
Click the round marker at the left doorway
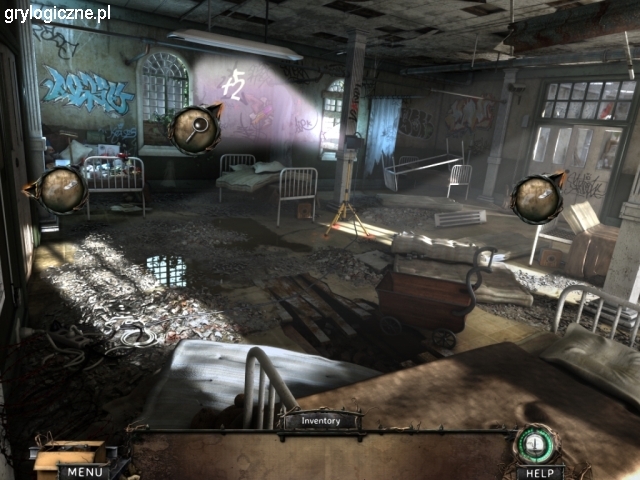pyautogui.click(x=60, y=190)
